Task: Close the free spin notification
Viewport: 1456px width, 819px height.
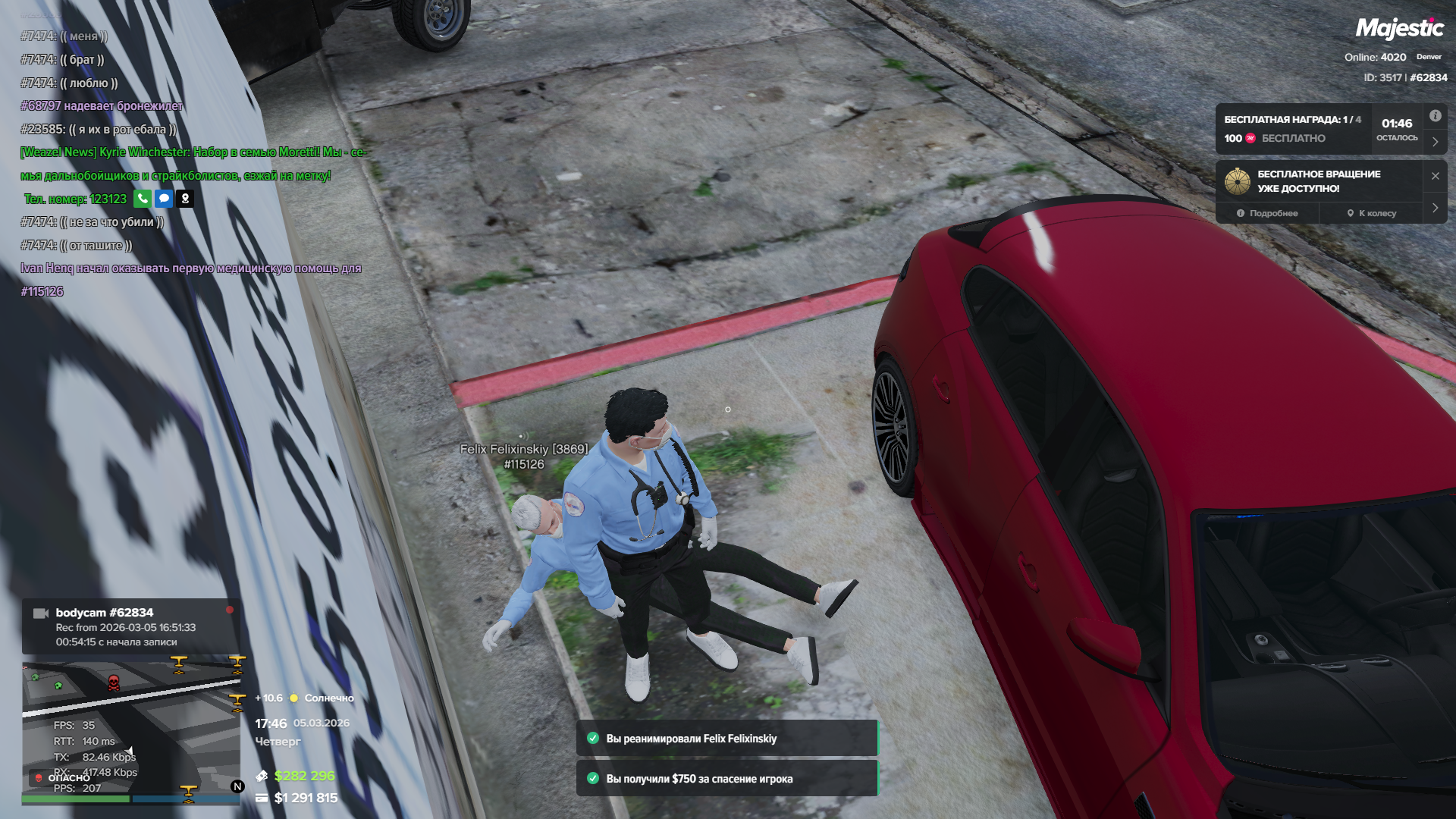Action: click(1435, 176)
